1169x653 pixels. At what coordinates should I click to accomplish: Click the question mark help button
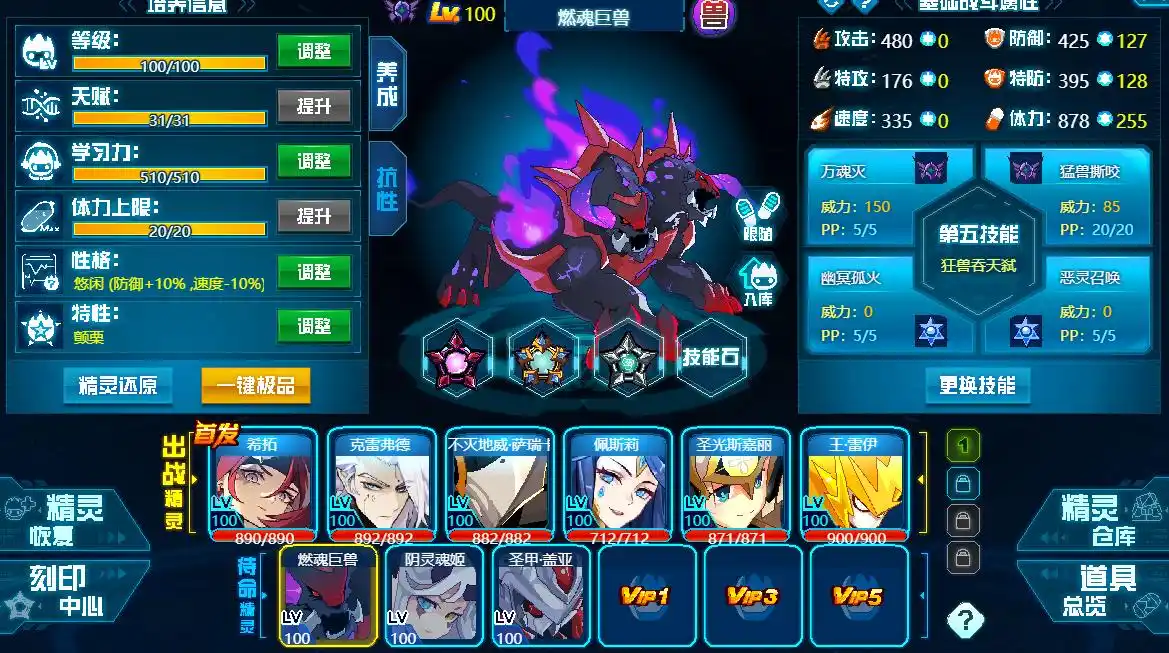click(964, 620)
